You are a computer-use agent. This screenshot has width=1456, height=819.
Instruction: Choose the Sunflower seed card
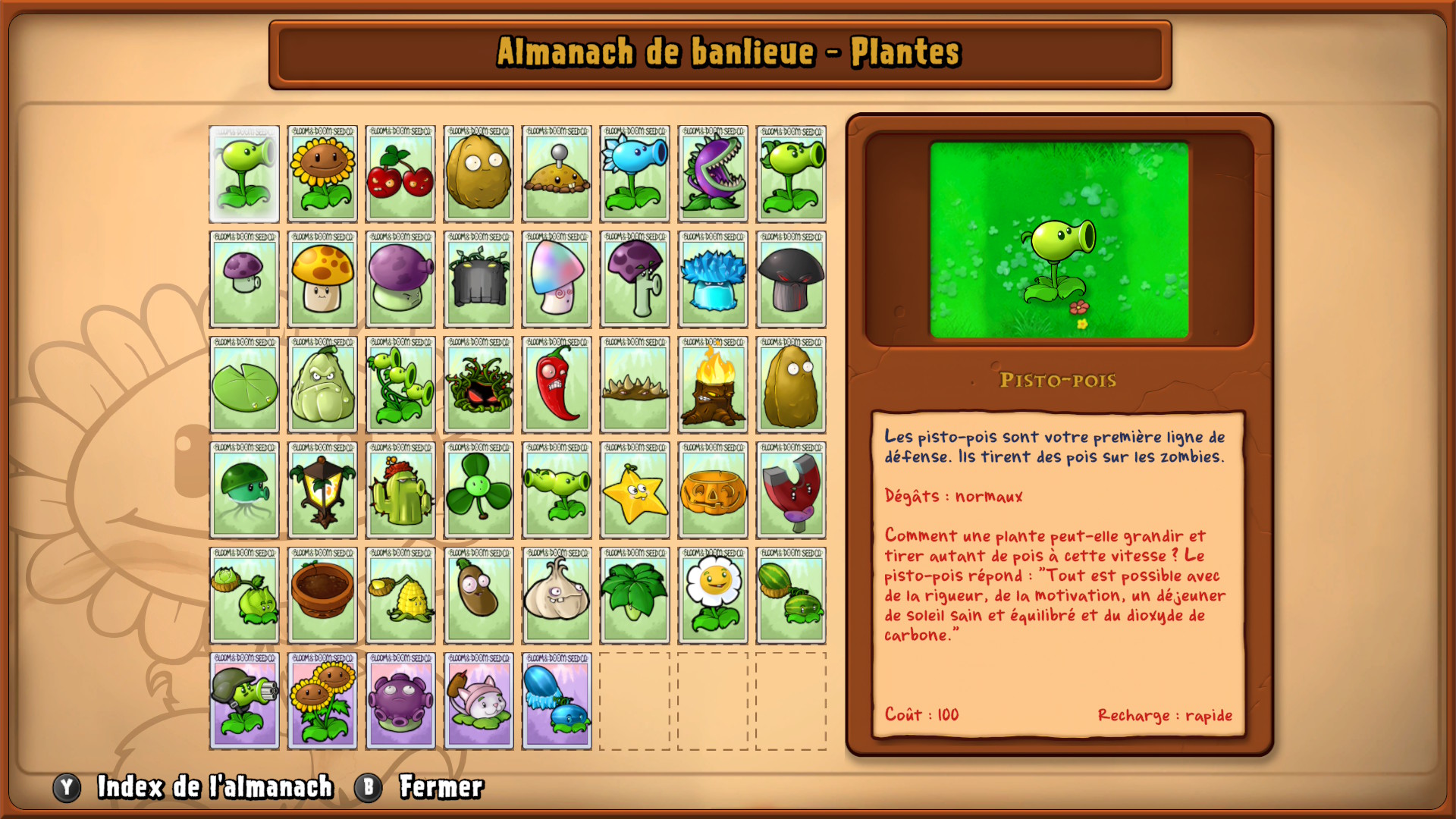point(322,174)
